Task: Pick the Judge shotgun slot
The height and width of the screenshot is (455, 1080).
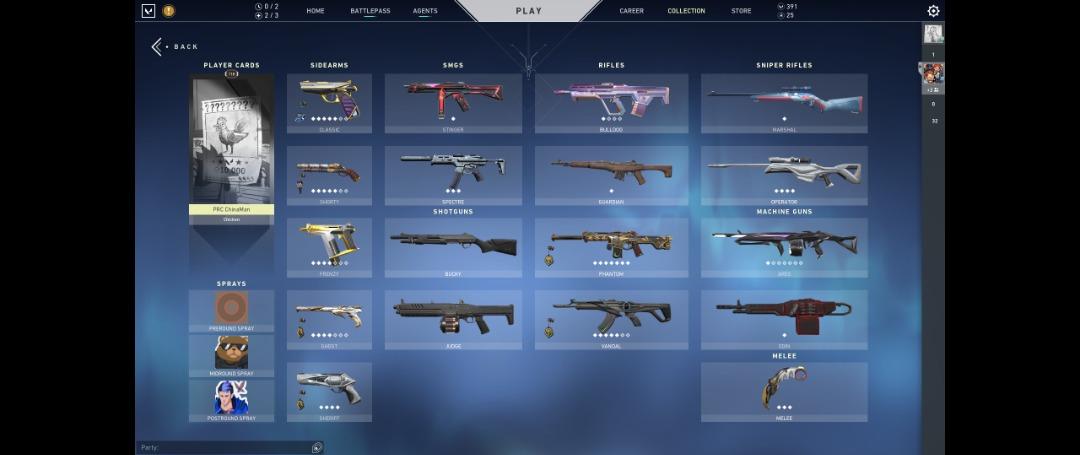Action: 453,319
